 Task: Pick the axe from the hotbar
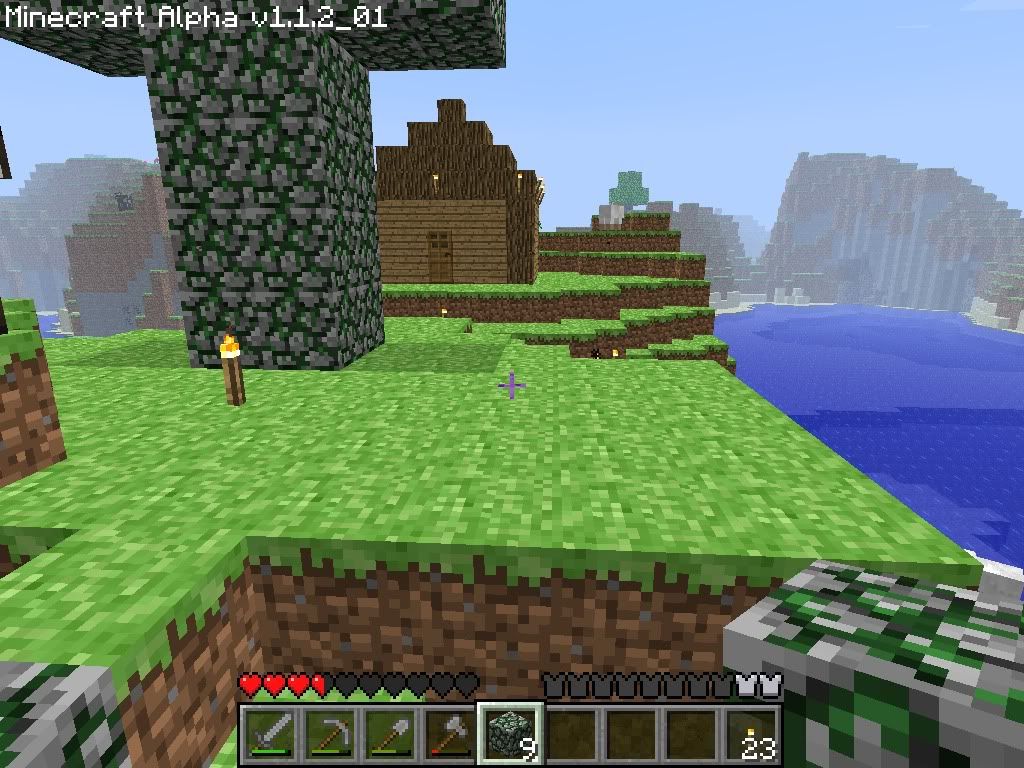pos(451,733)
